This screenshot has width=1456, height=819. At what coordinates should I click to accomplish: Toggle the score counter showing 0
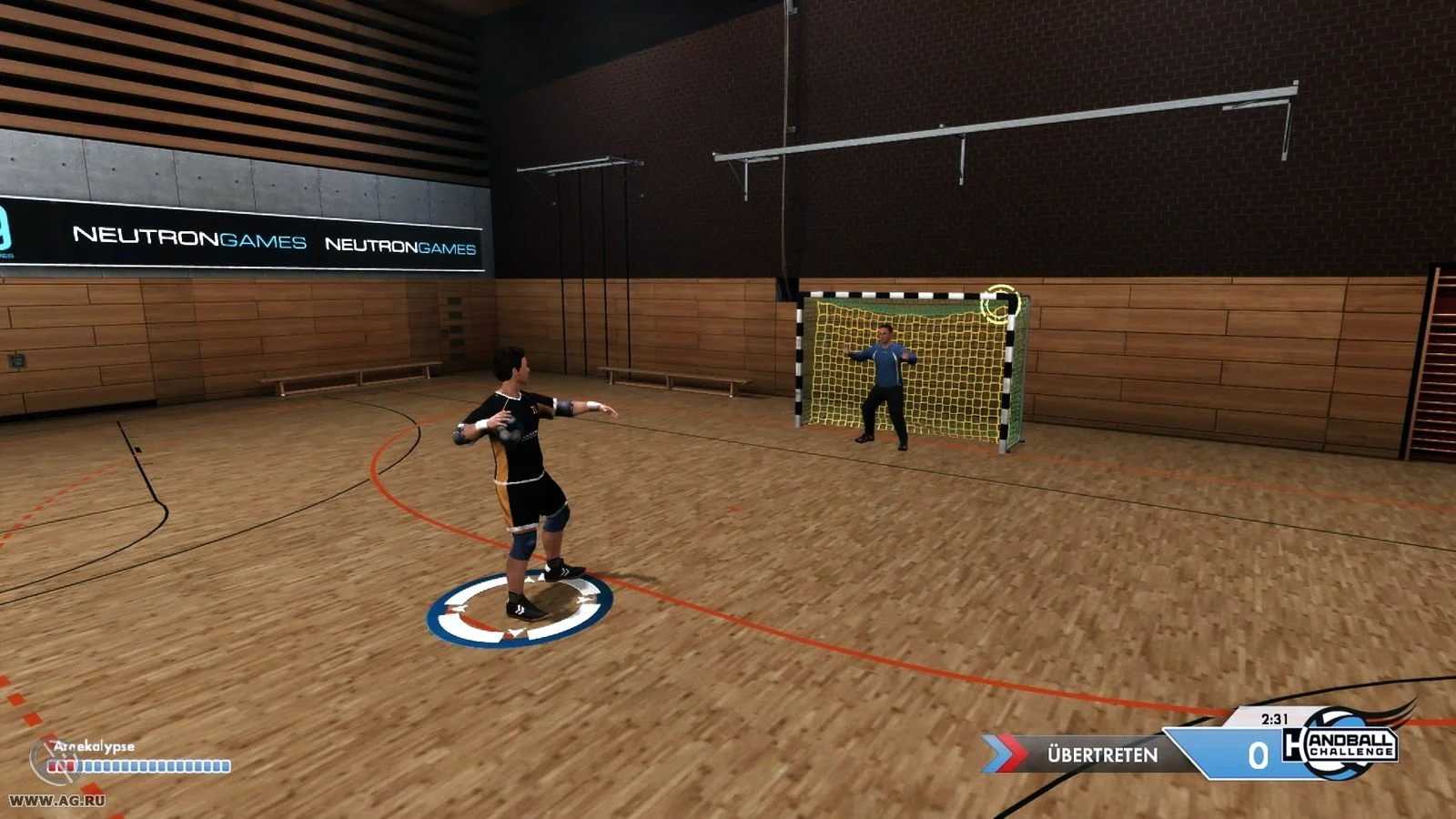click(1260, 755)
